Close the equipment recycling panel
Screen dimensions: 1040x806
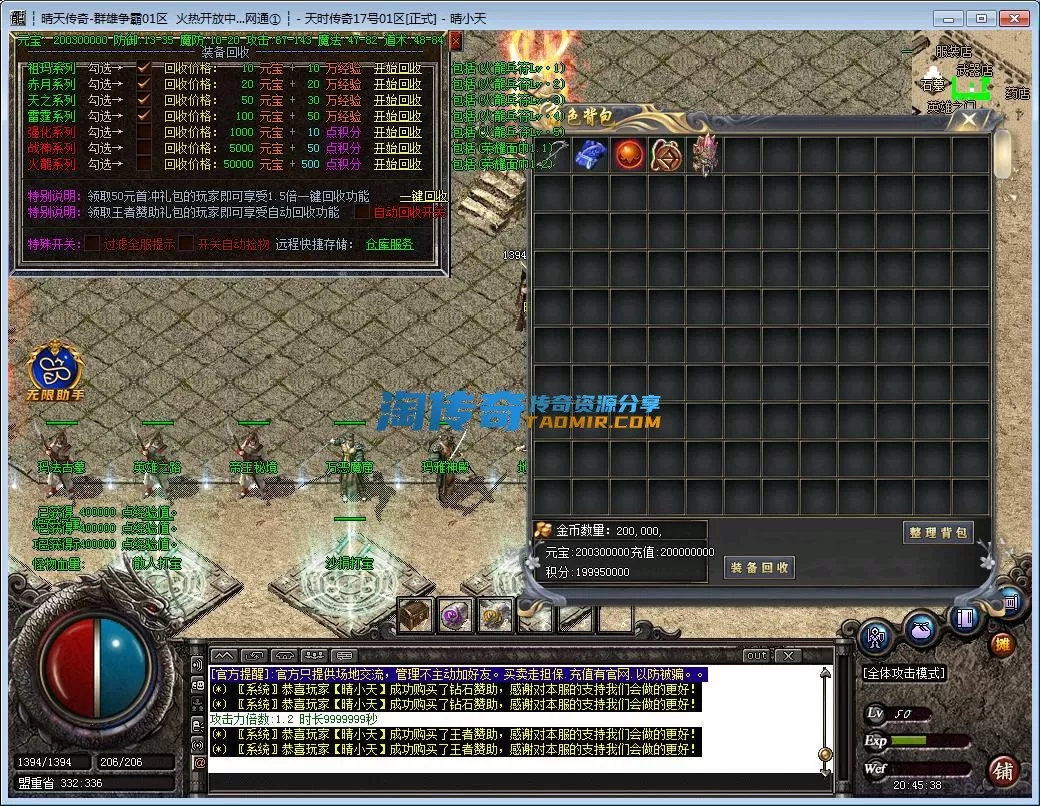(456, 41)
